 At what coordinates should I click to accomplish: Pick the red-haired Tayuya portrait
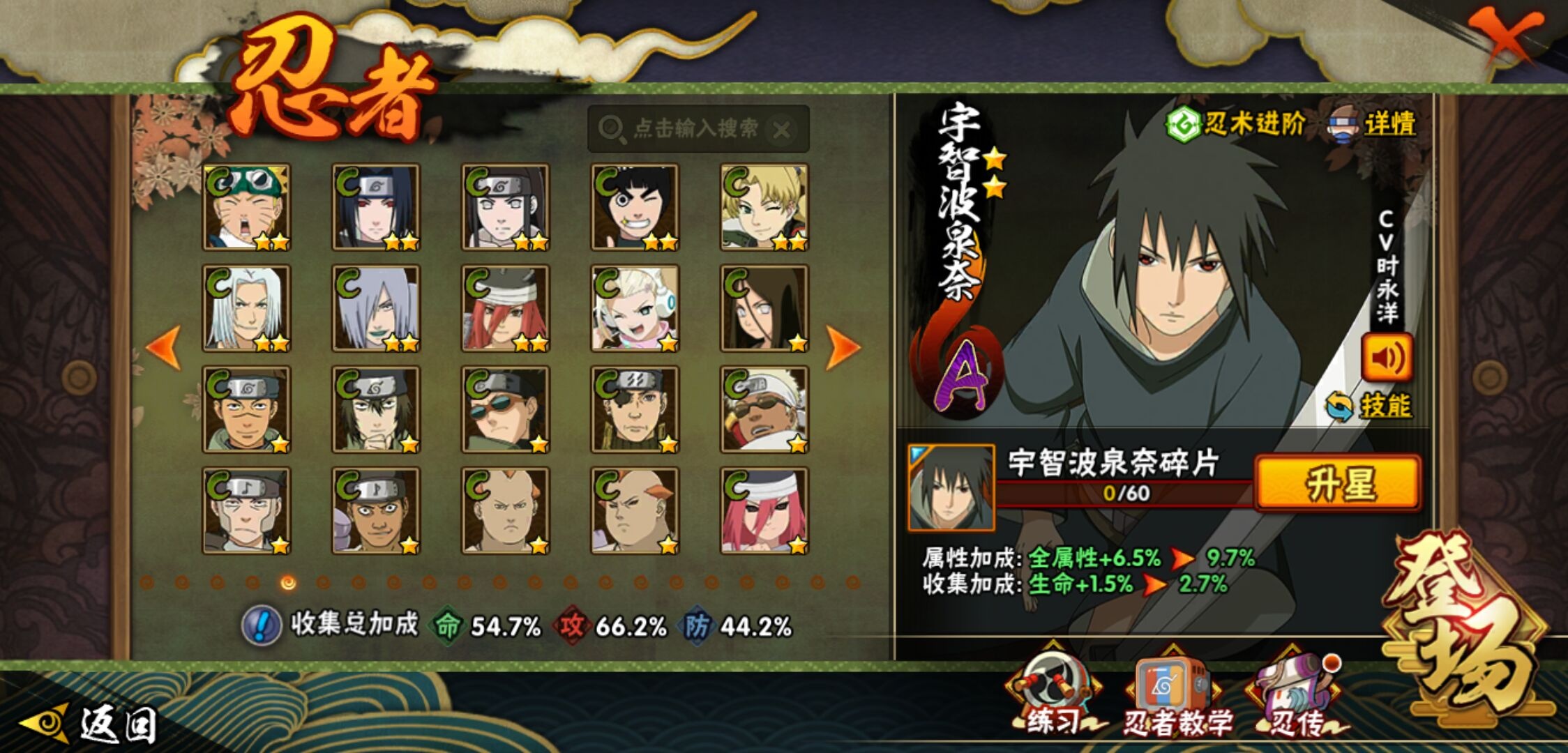pos(506,308)
